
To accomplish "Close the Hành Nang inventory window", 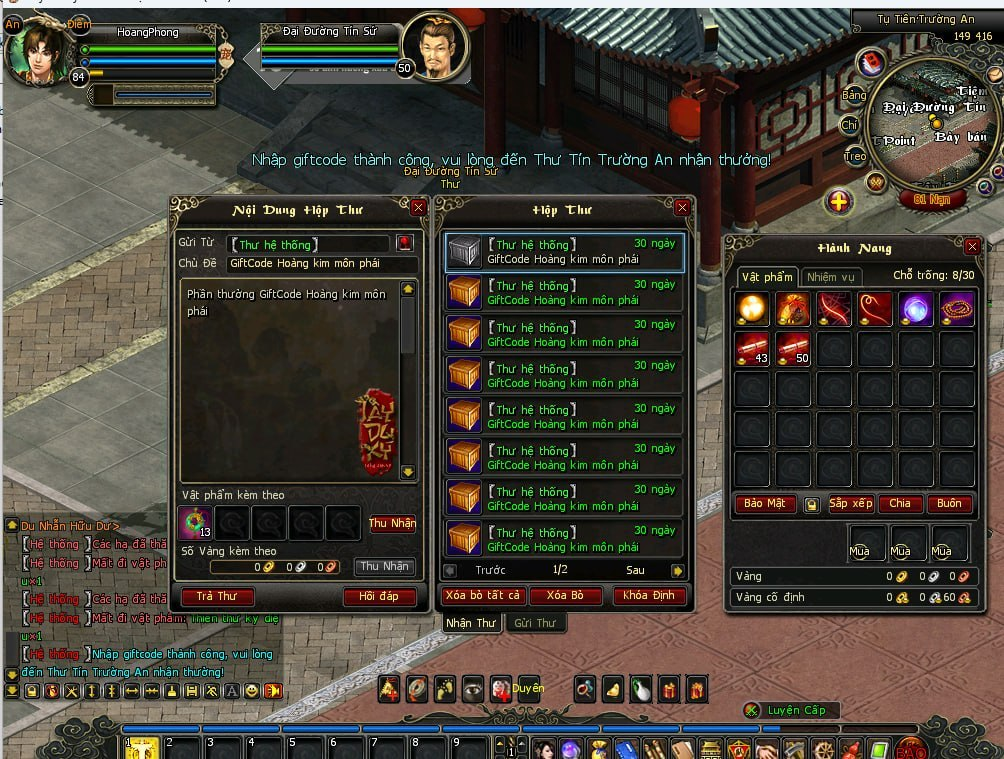I will [x=972, y=246].
